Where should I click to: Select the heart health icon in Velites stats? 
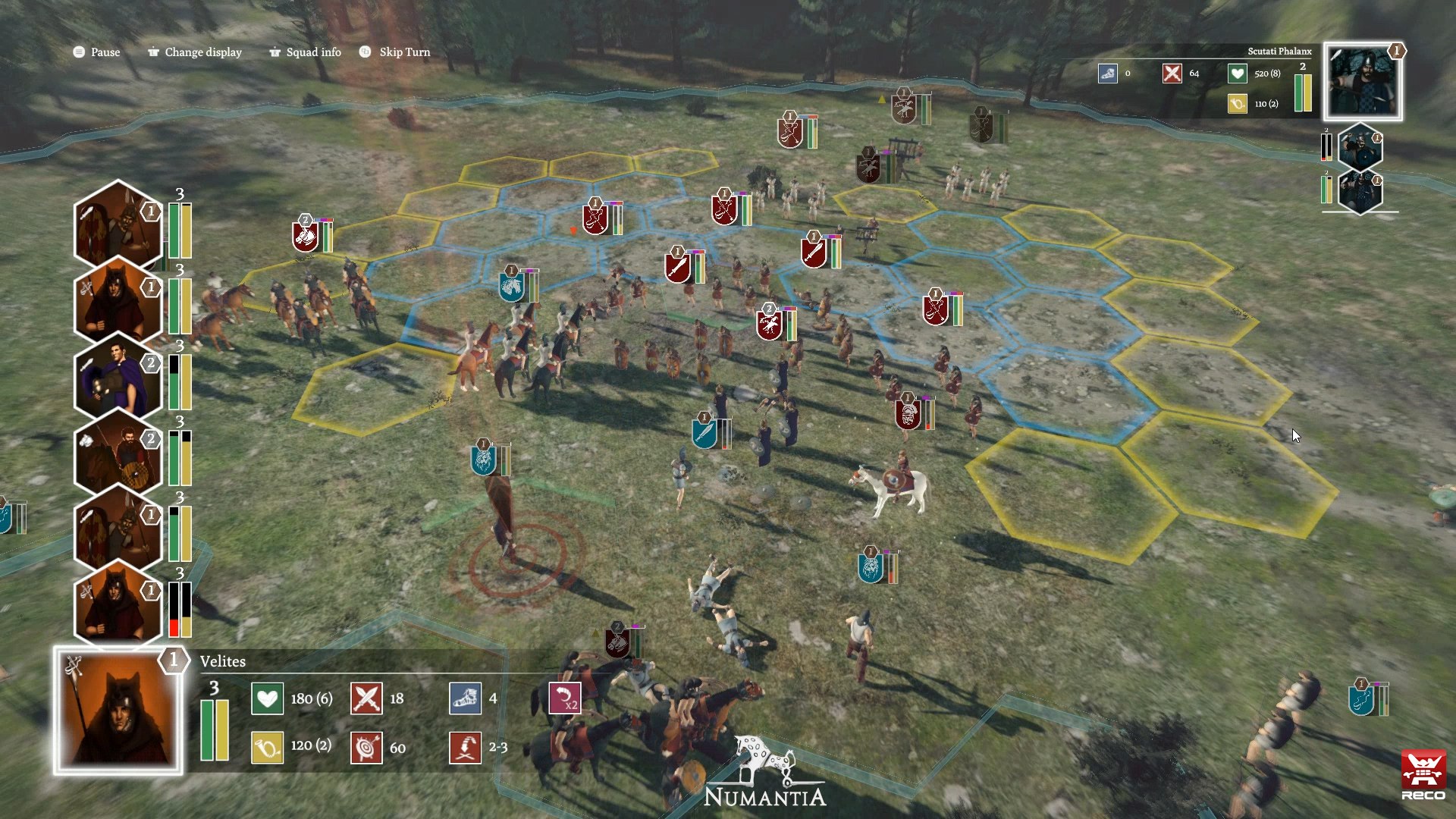click(x=267, y=698)
